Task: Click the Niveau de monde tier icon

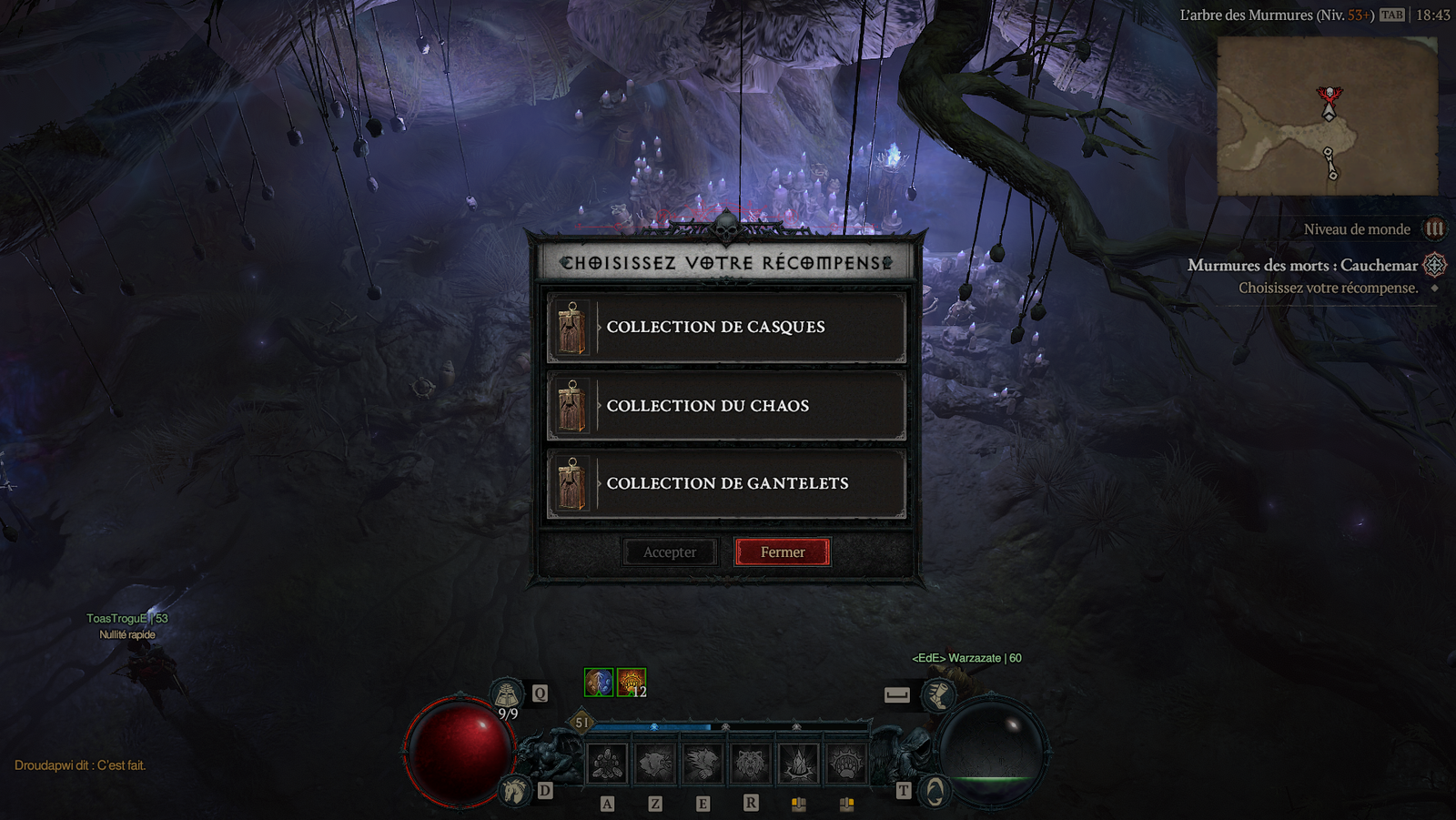Action: click(x=1434, y=229)
